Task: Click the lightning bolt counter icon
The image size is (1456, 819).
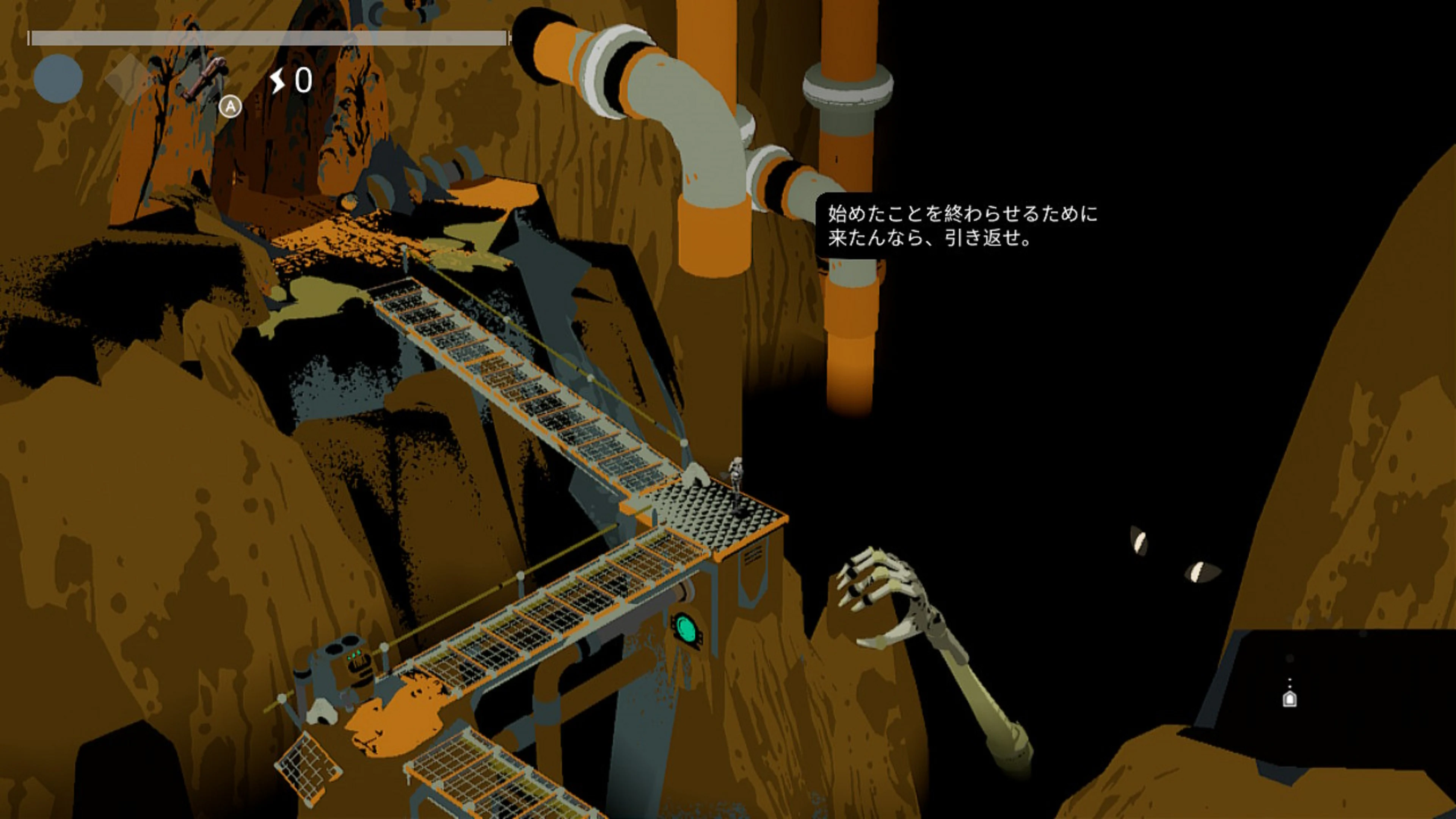Action: (x=279, y=80)
